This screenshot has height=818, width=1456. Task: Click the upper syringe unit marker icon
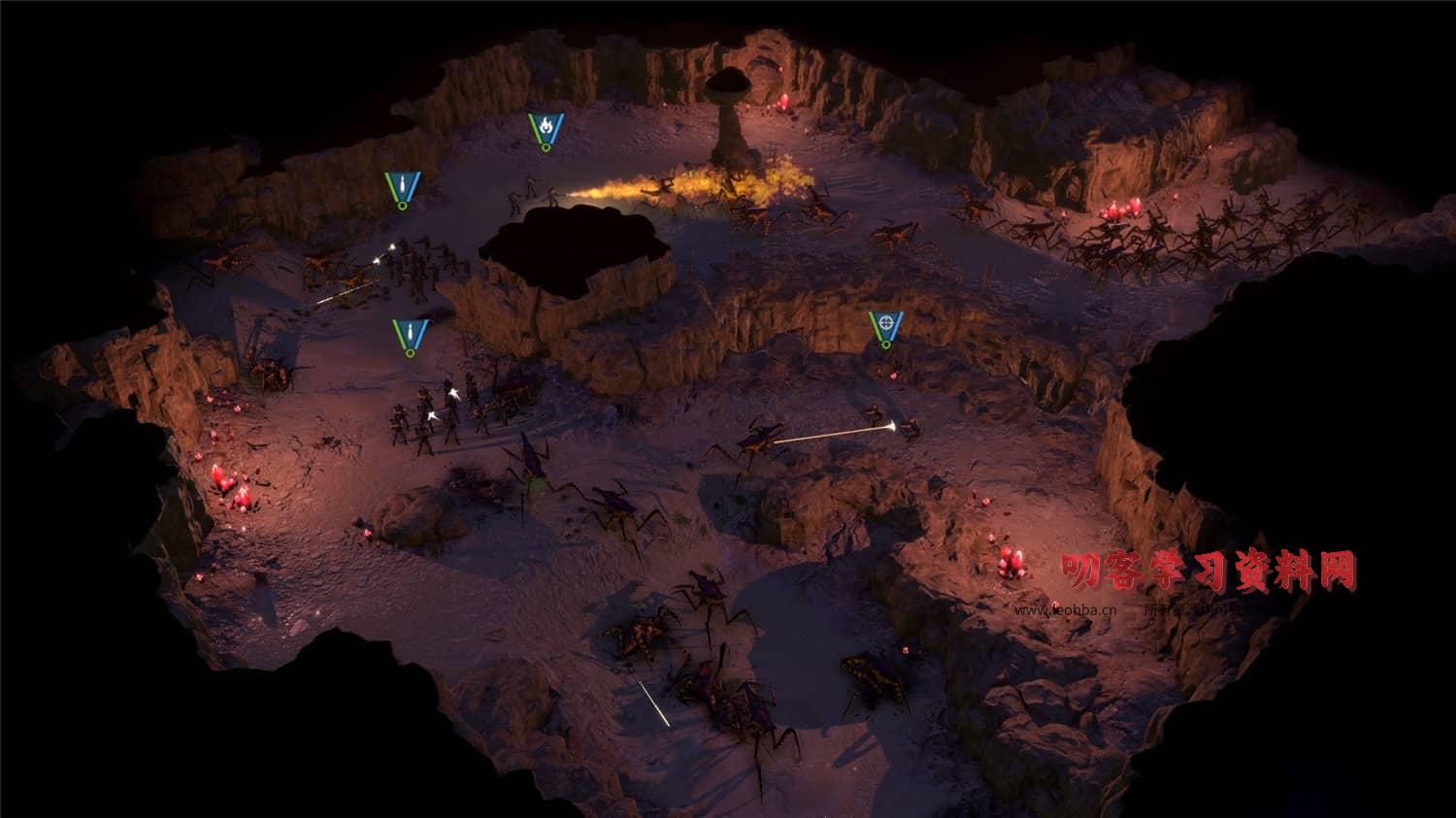point(401,186)
